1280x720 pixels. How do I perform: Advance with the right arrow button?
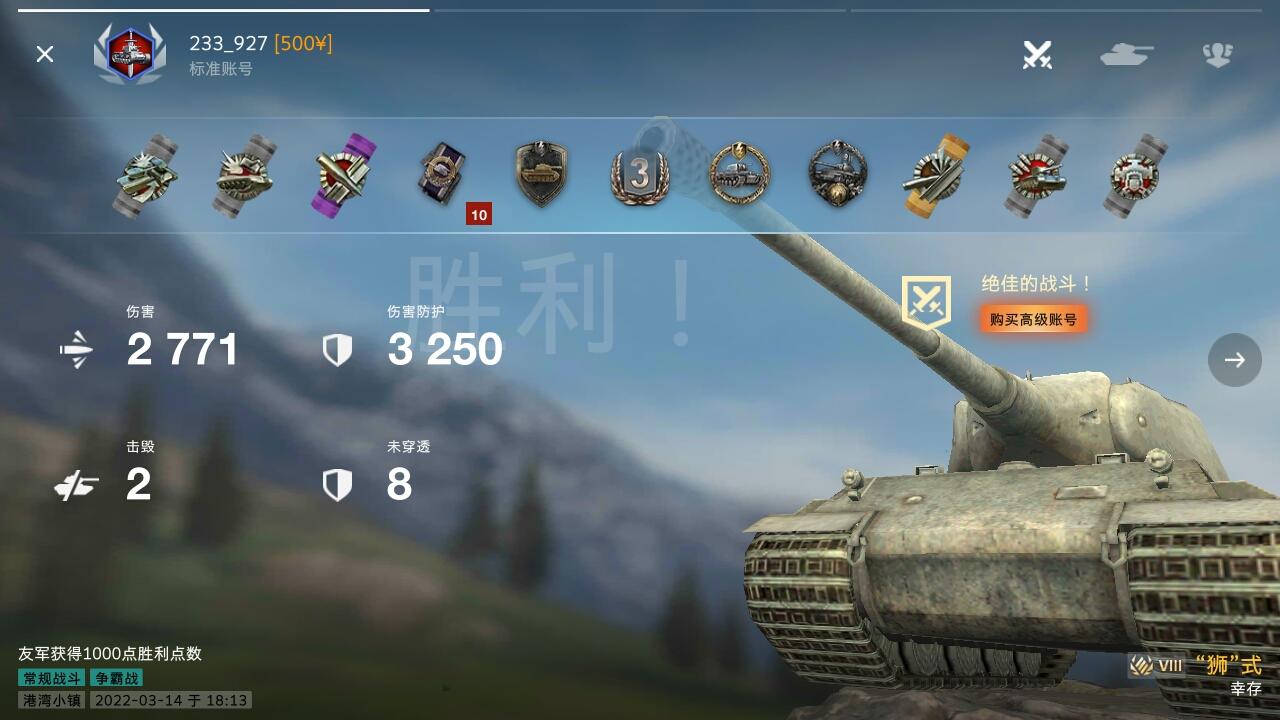(x=1234, y=360)
